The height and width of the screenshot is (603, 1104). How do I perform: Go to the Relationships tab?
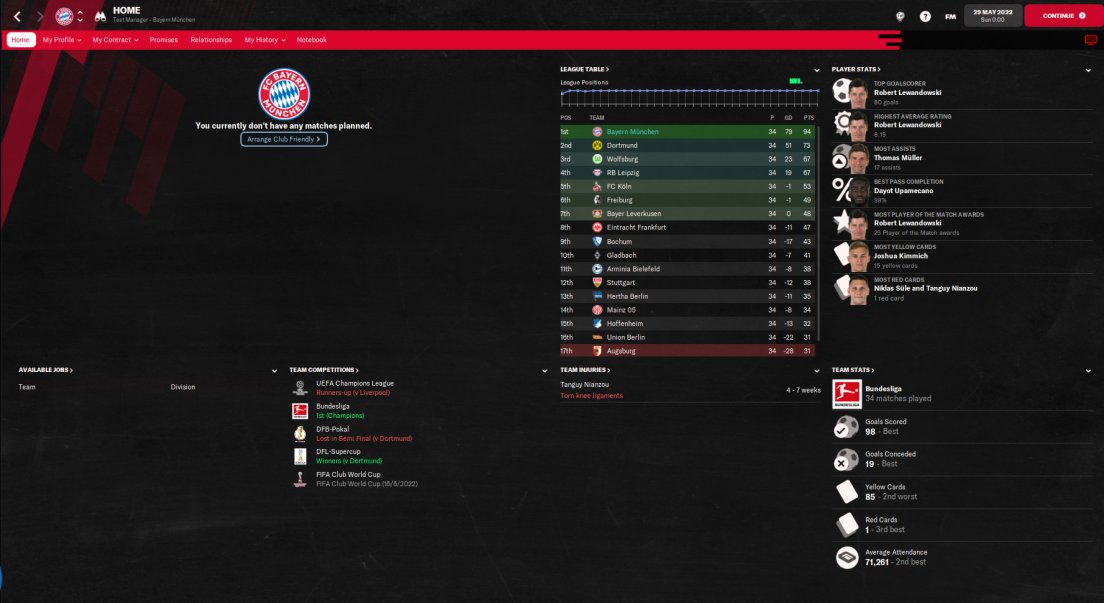click(211, 40)
